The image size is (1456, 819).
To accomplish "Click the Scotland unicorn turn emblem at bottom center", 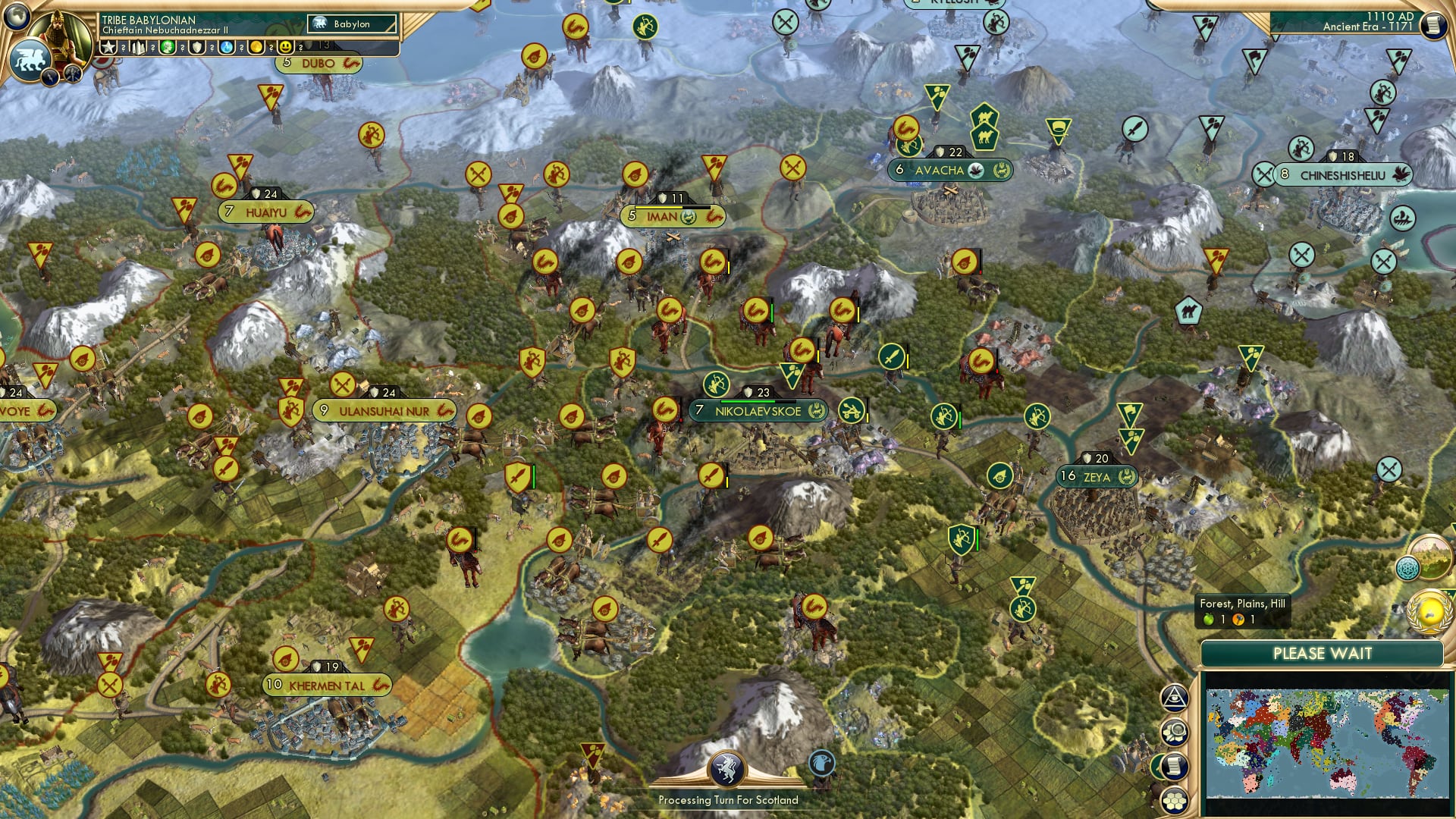I will (726, 769).
